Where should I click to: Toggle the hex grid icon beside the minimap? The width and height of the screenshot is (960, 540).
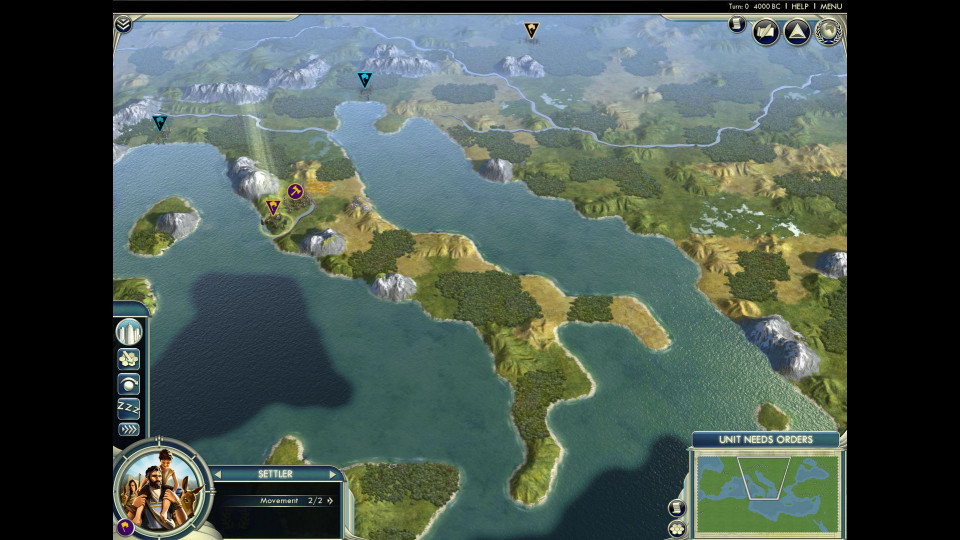[x=677, y=528]
